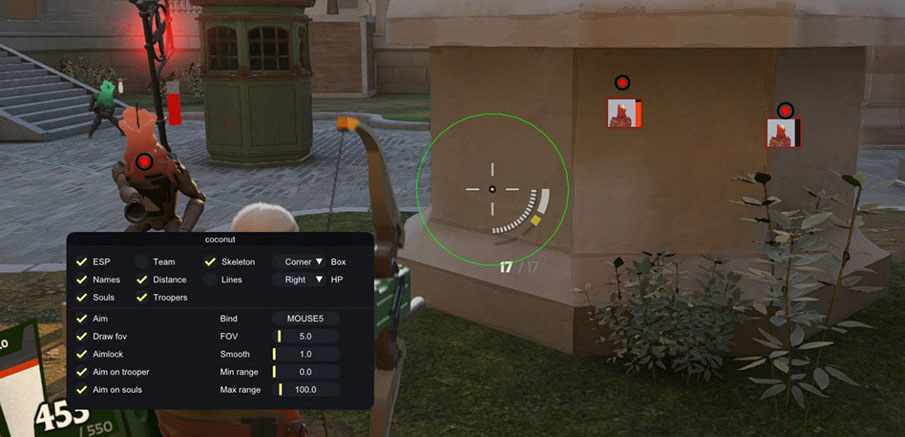Open the Corner Box style dropdown
905x437 pixels.
pyautogui.click(x=300, y=262)
